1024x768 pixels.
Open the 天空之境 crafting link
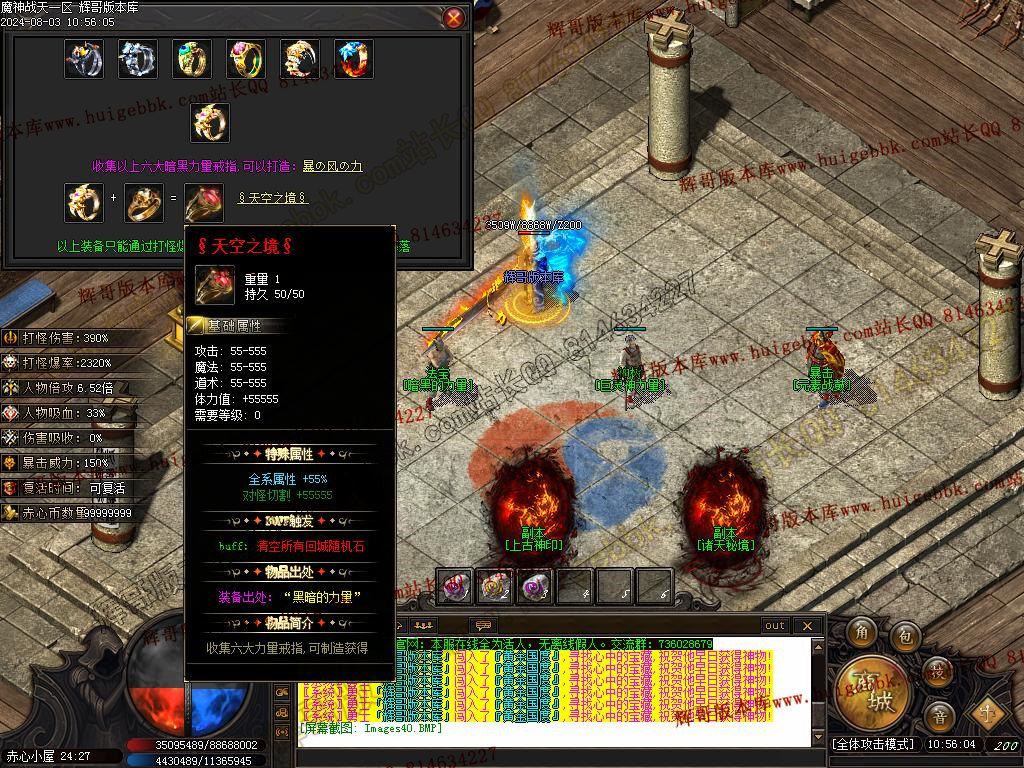(272, 198)
